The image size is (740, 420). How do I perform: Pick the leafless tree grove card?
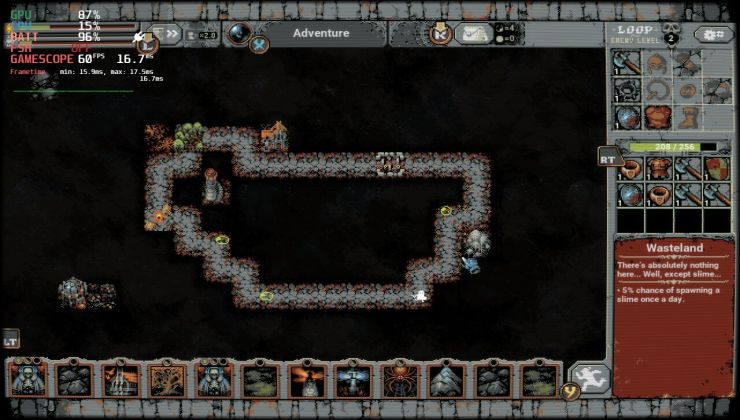tap(167, 380)
